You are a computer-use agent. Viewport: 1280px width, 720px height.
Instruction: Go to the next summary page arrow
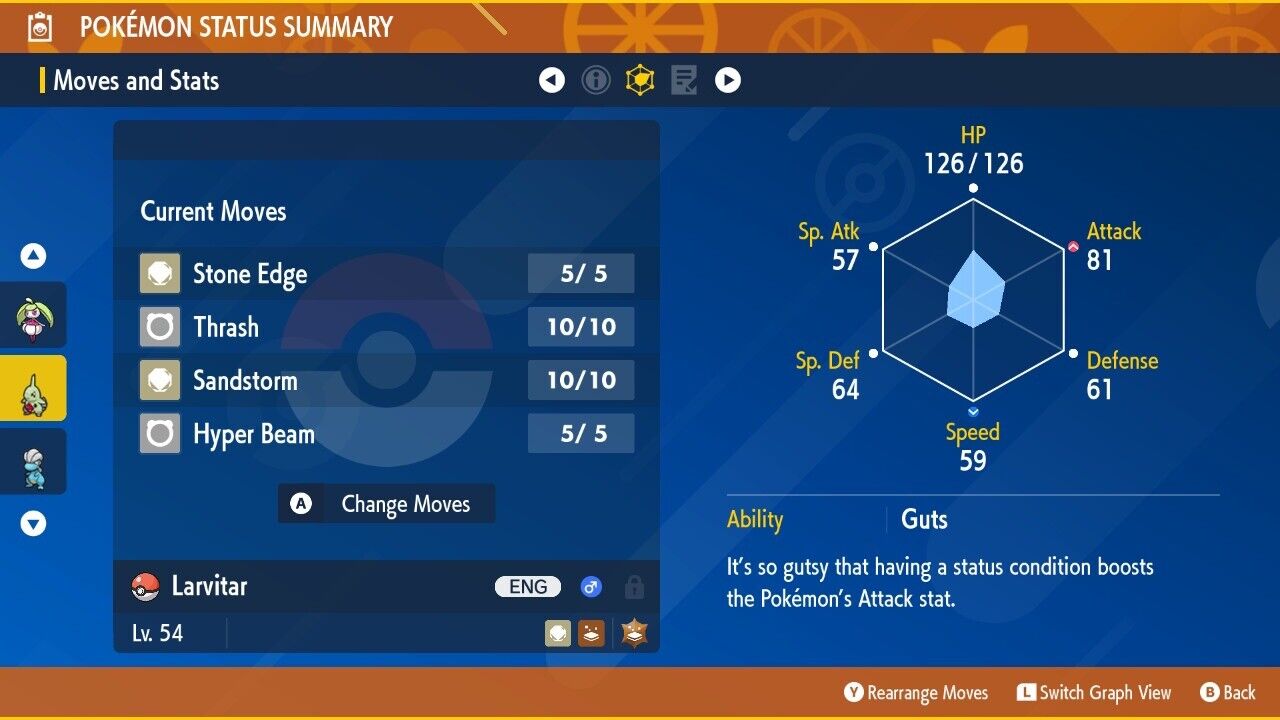click(x=728, y=80)
